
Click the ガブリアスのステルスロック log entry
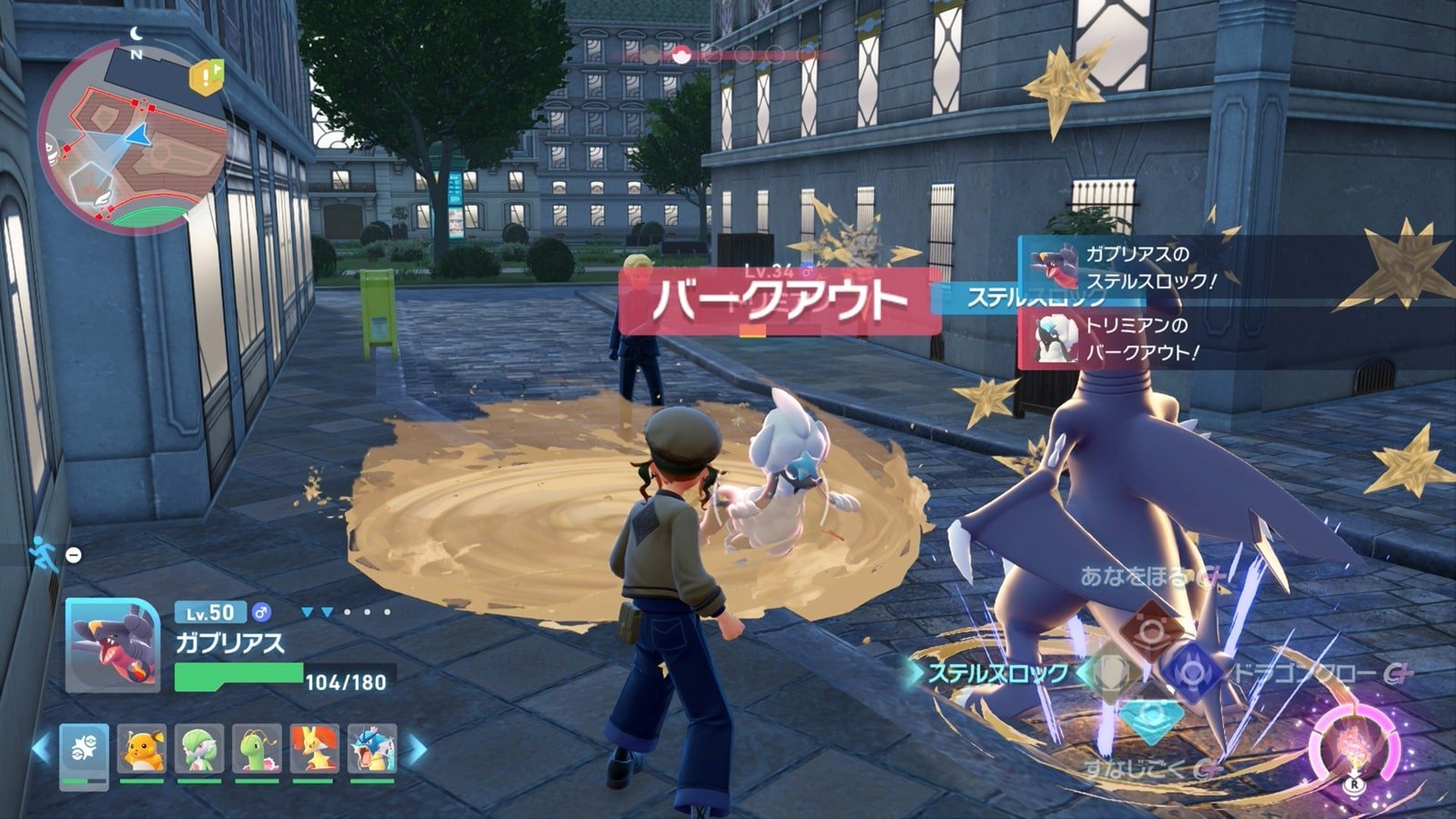click(1128, 267)
